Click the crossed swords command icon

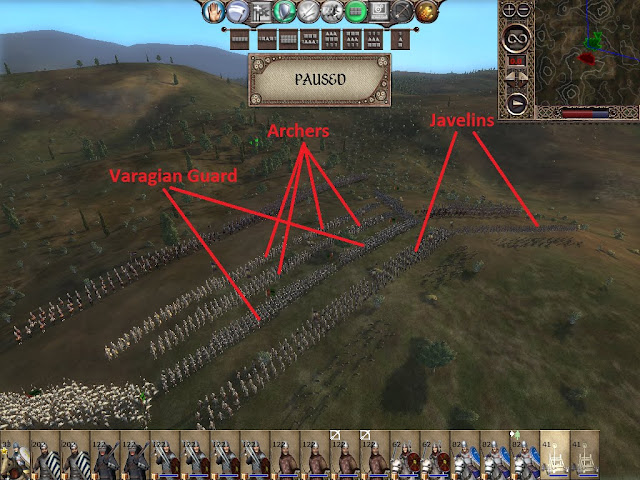pos(310,12)
